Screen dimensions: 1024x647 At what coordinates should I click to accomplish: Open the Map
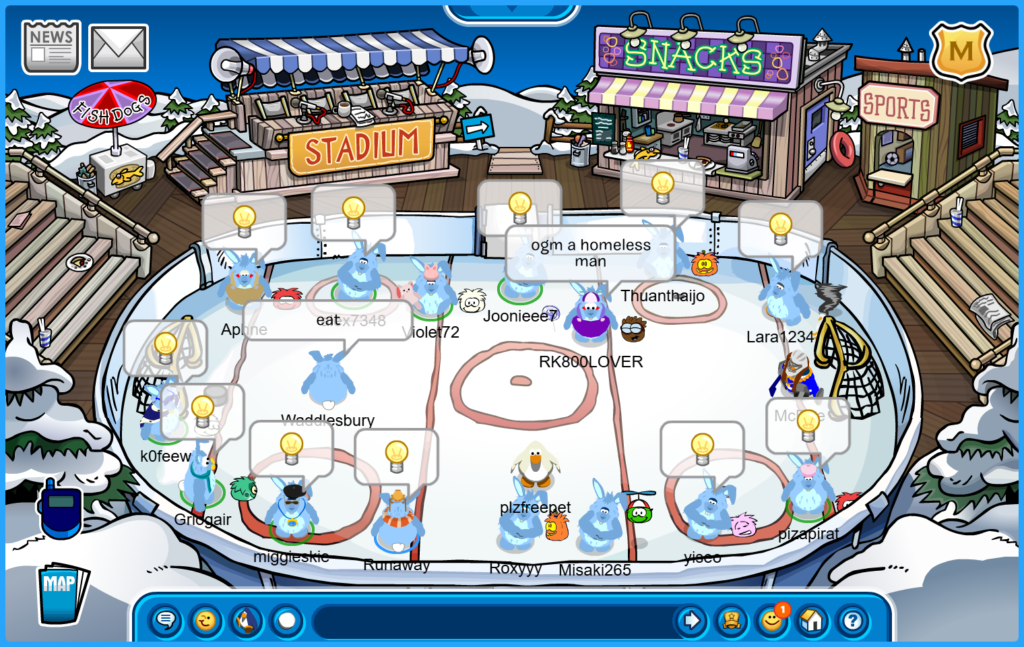62,593
